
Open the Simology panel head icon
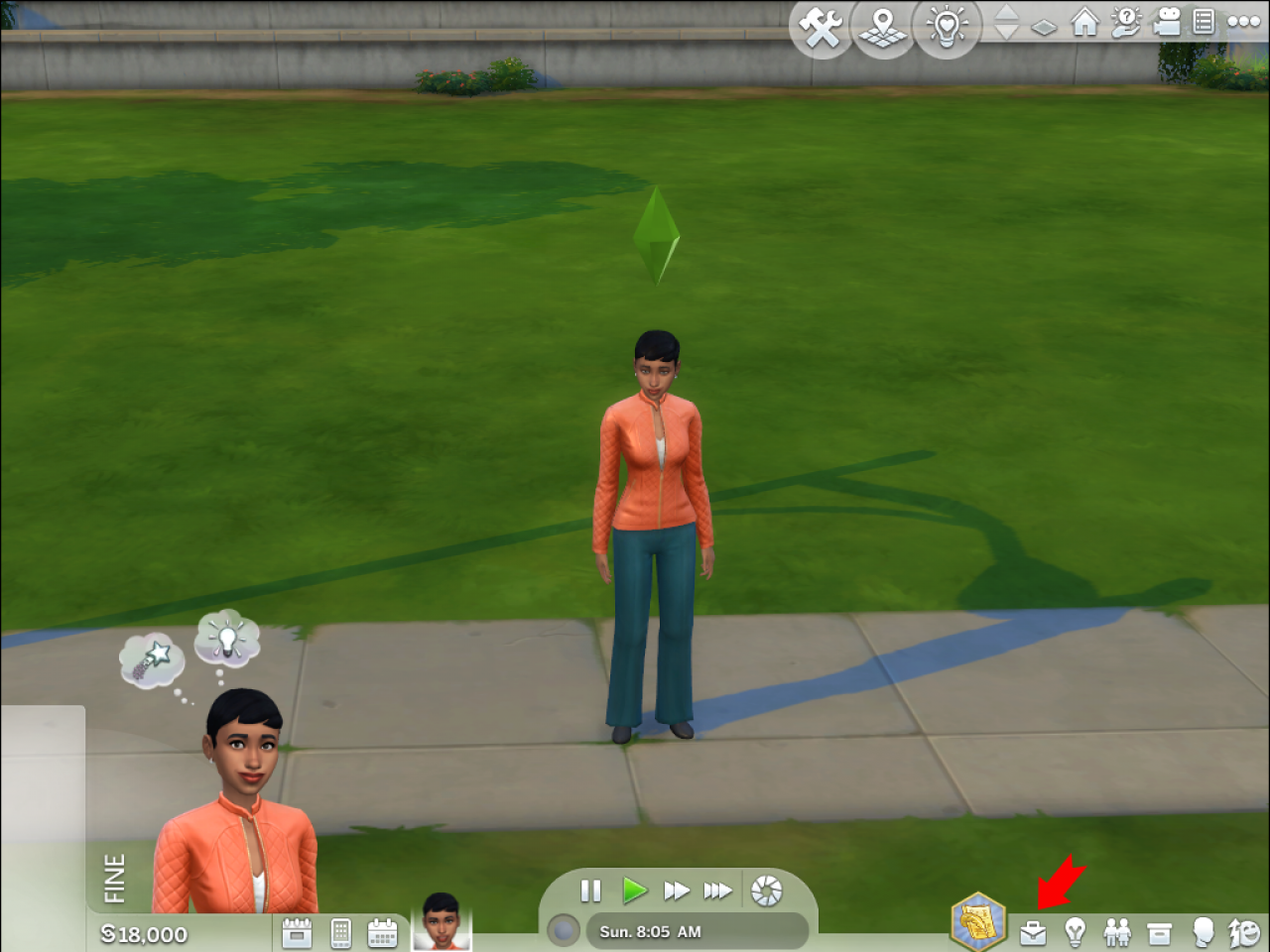coord(1202,932)
